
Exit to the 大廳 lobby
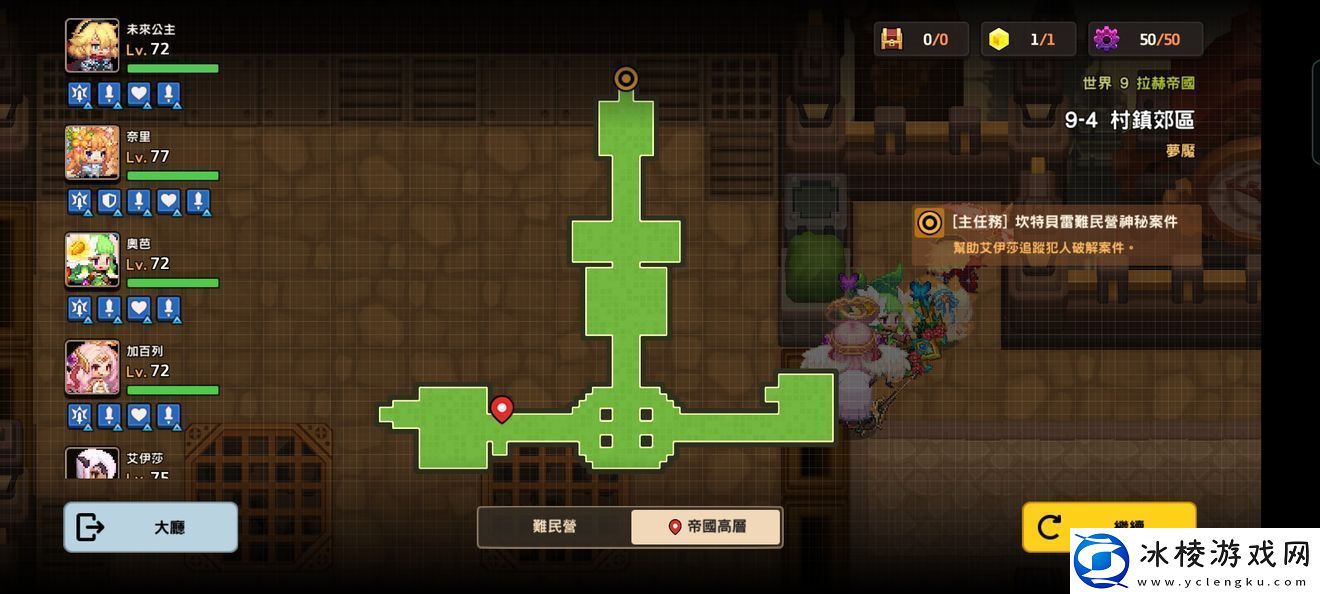tap(151, 527)
